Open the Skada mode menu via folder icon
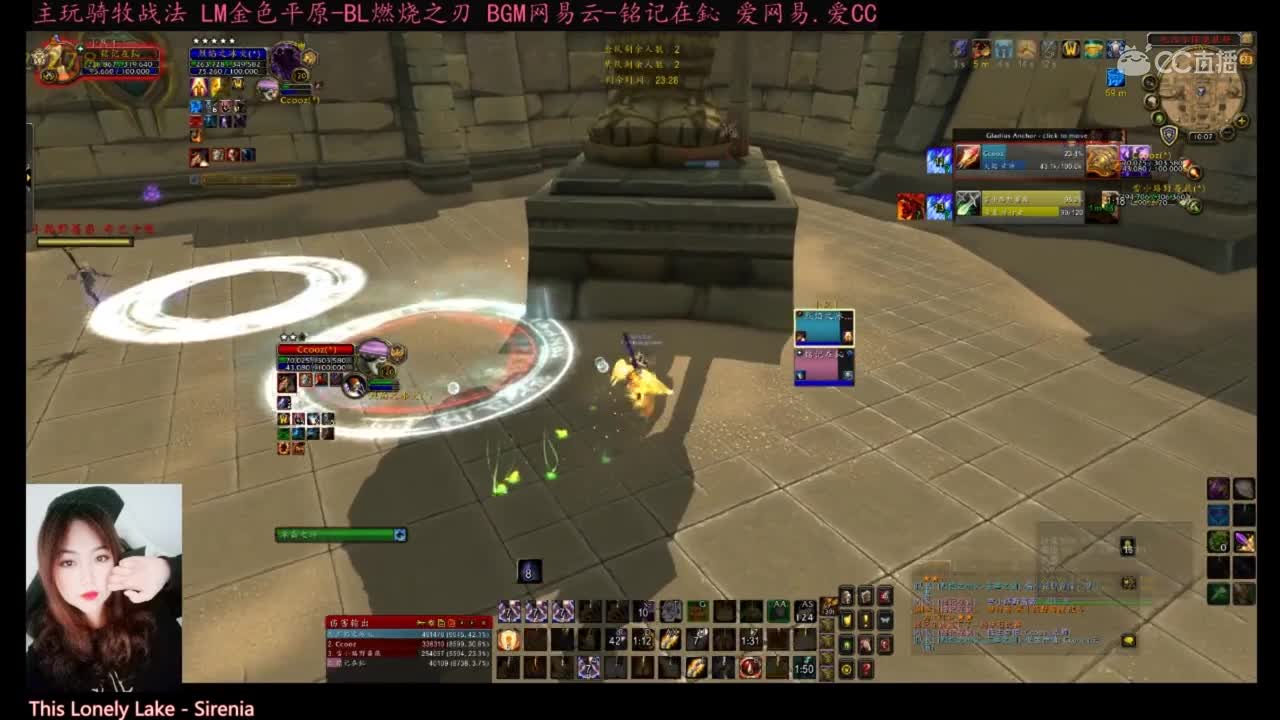This screenshot has width=1280, height=720. pyautogui.click(x=442, y=622)
